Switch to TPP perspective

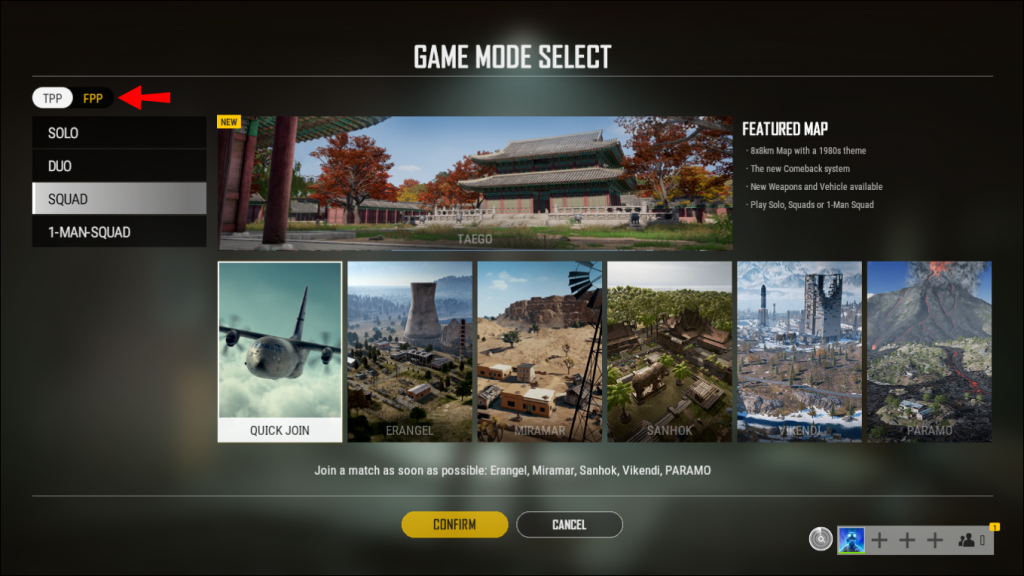(x=52, y=98)
